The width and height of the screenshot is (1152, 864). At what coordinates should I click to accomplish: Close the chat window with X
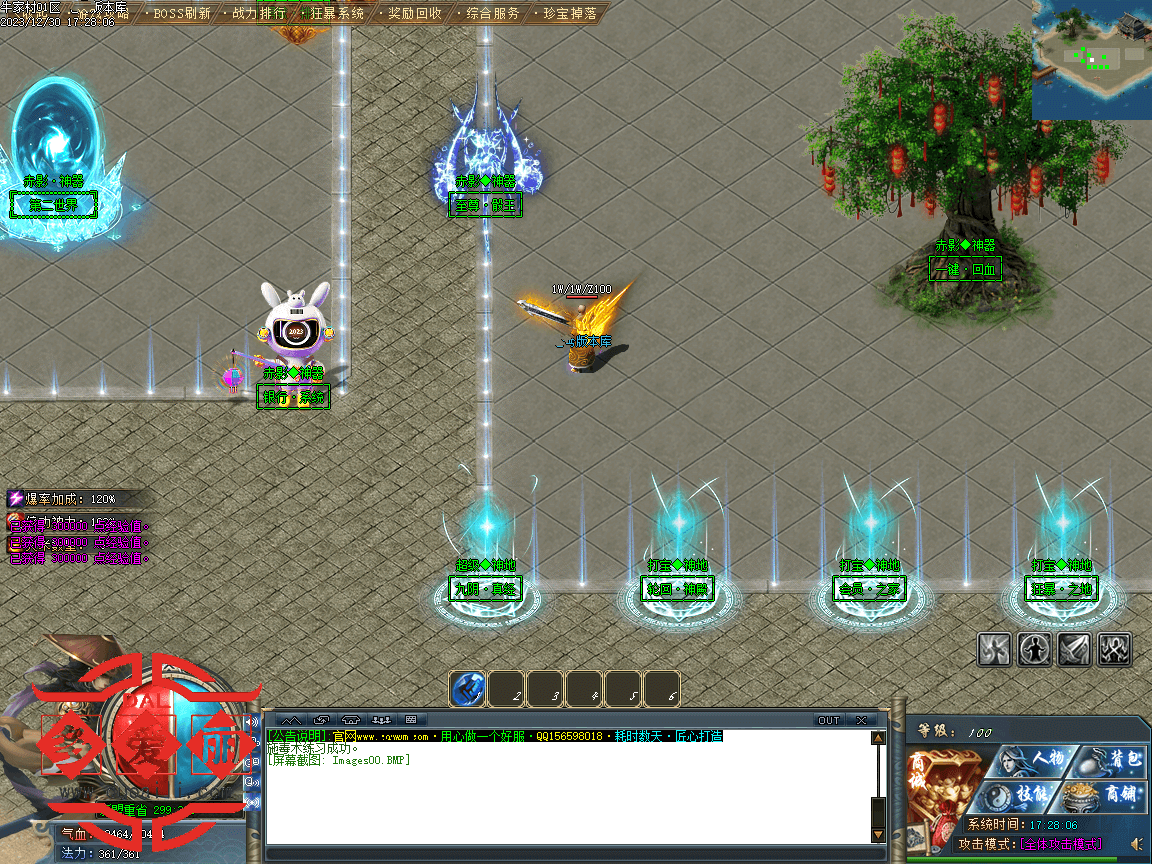pyautogui.click(x=861, y=720)
